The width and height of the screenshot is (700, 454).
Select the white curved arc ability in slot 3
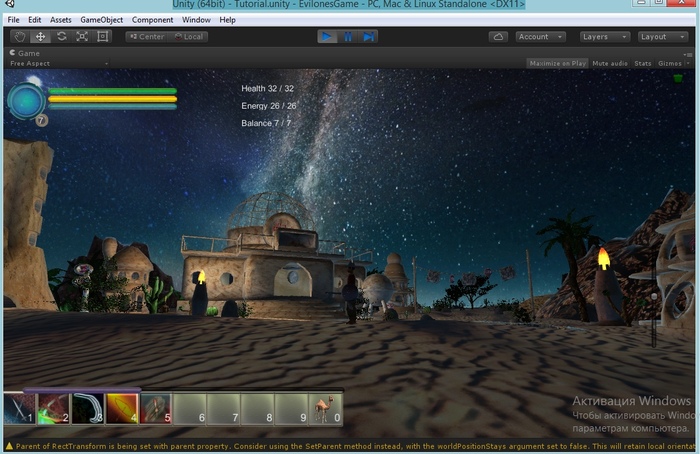87,408
